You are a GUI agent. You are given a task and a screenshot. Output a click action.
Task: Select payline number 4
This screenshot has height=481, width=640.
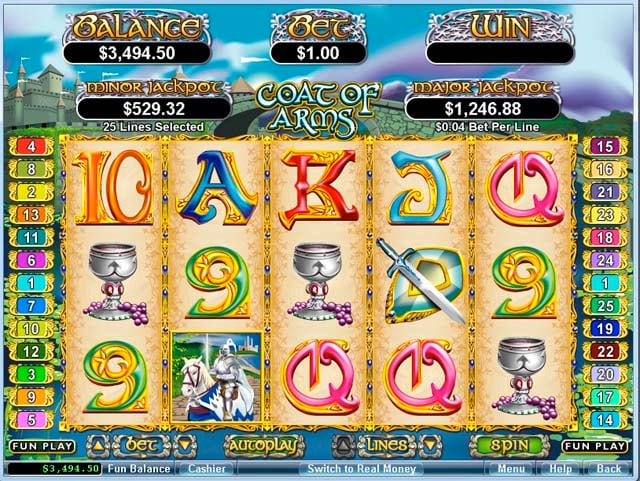(x=30, y=146)
